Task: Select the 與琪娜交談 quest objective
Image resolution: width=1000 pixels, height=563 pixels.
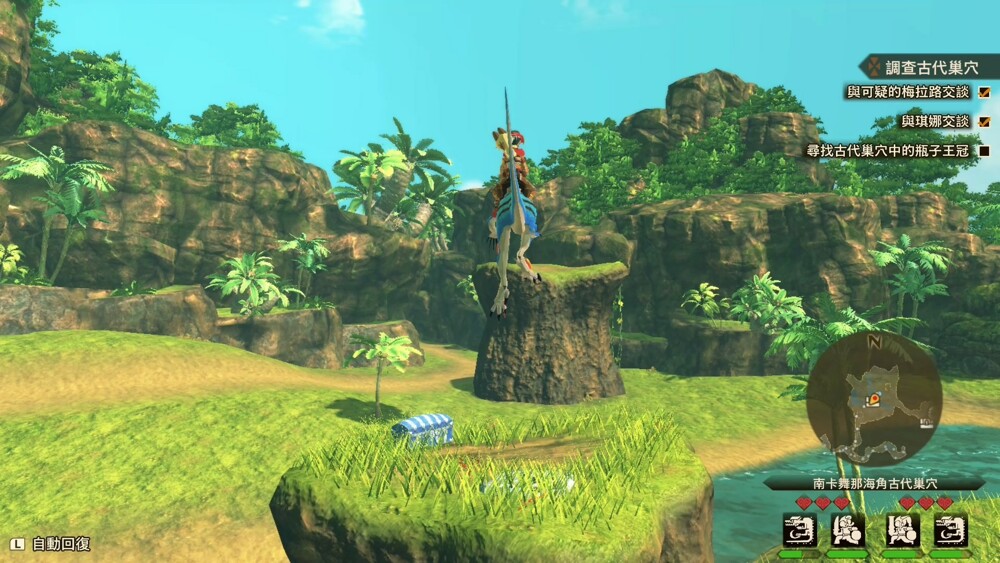Action: coord(935,121)
